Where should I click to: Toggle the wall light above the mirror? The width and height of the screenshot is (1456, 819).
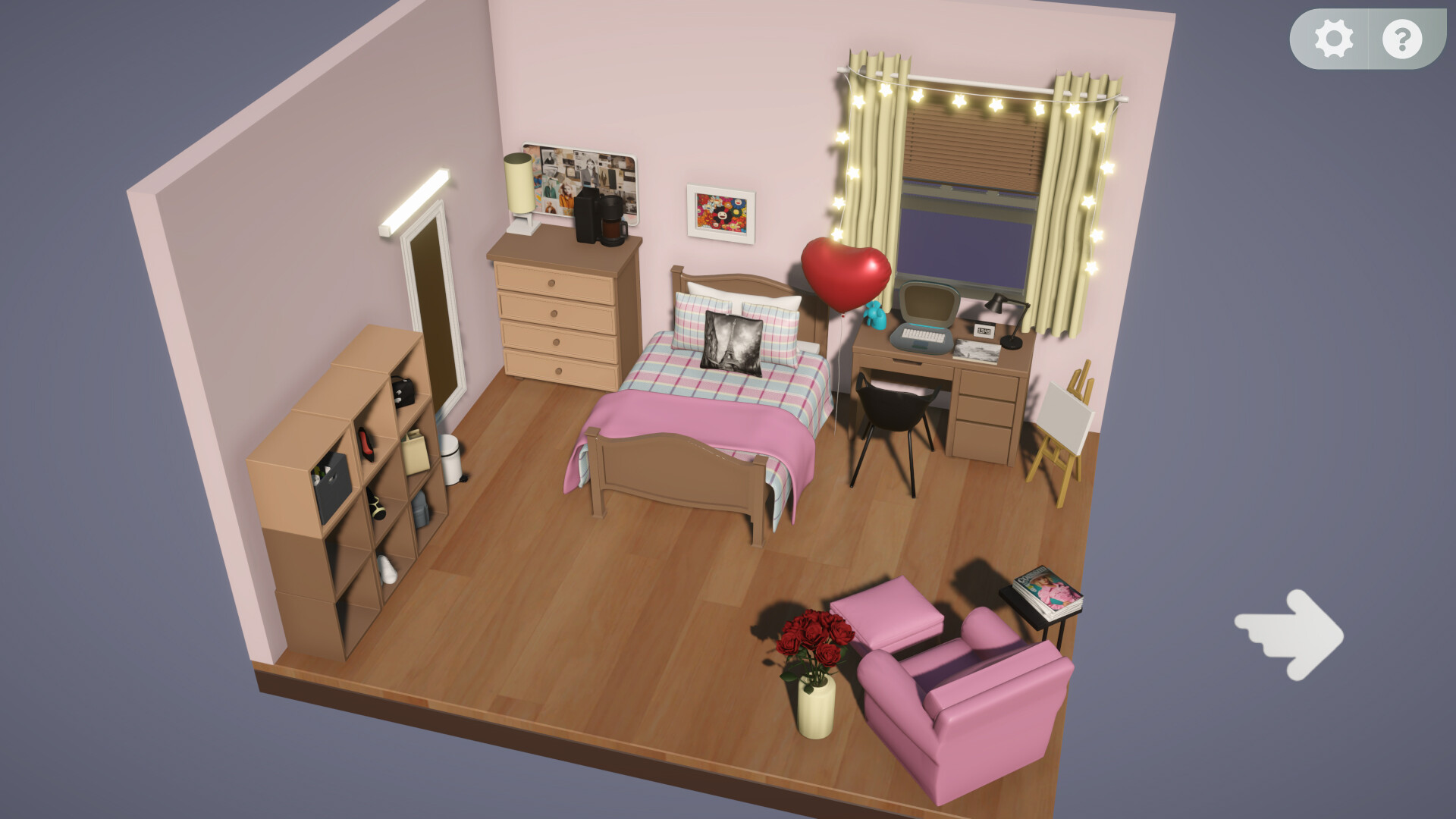pos(413,205)
